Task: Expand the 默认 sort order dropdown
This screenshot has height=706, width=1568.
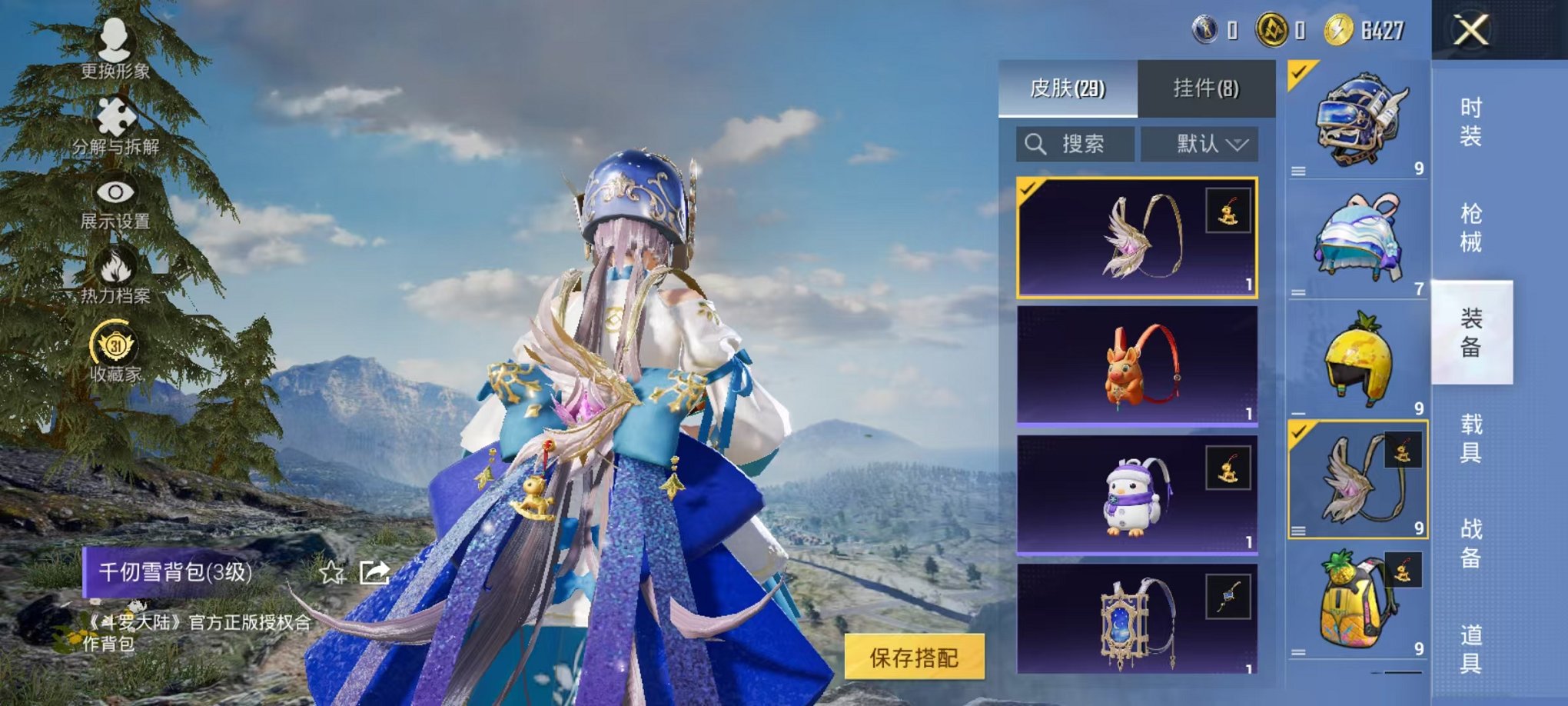Action: click(1200, 143)
